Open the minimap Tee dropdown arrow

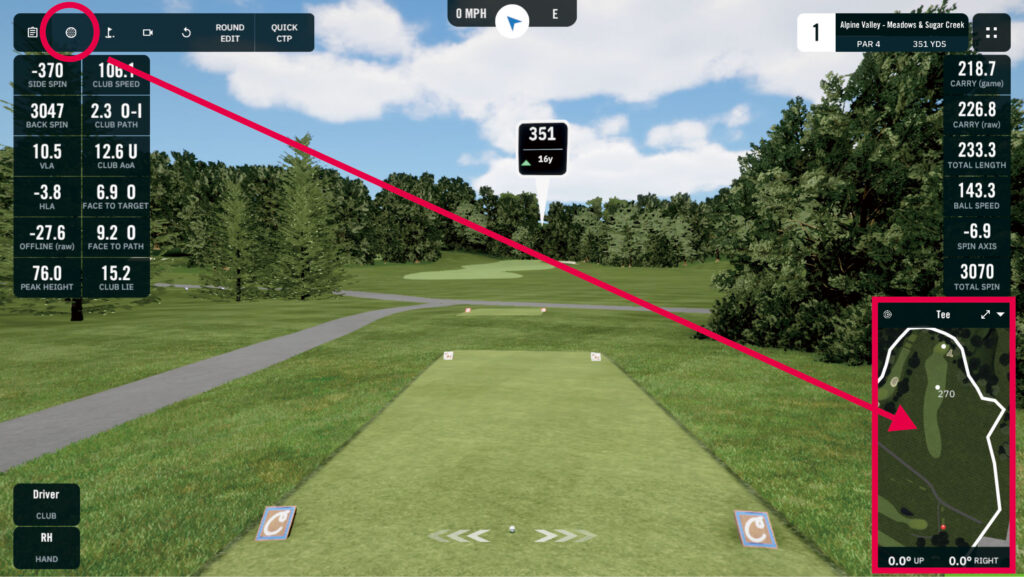click(1001, 314)
